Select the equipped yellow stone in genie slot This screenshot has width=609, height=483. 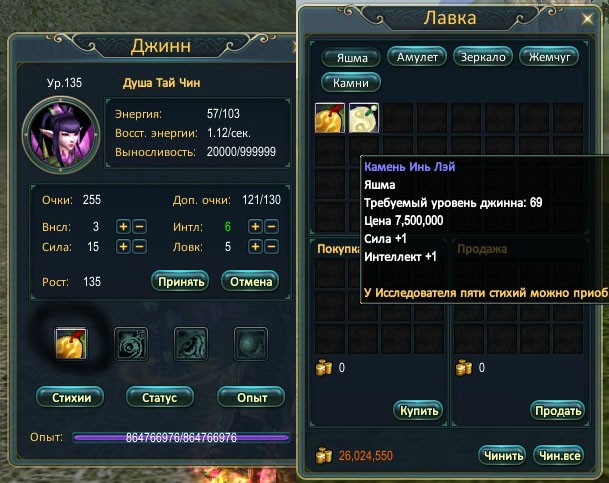[71, 343]
